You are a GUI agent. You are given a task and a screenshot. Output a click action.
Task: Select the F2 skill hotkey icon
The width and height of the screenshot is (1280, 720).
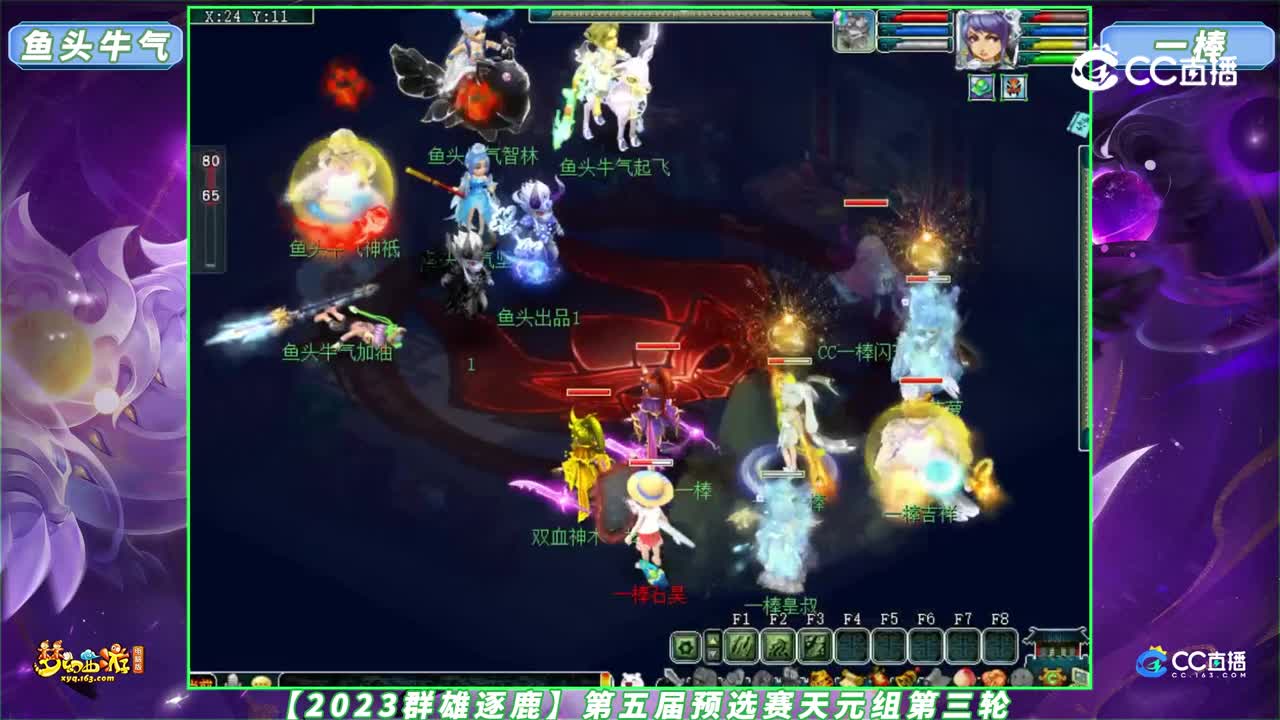coord(780,644)
